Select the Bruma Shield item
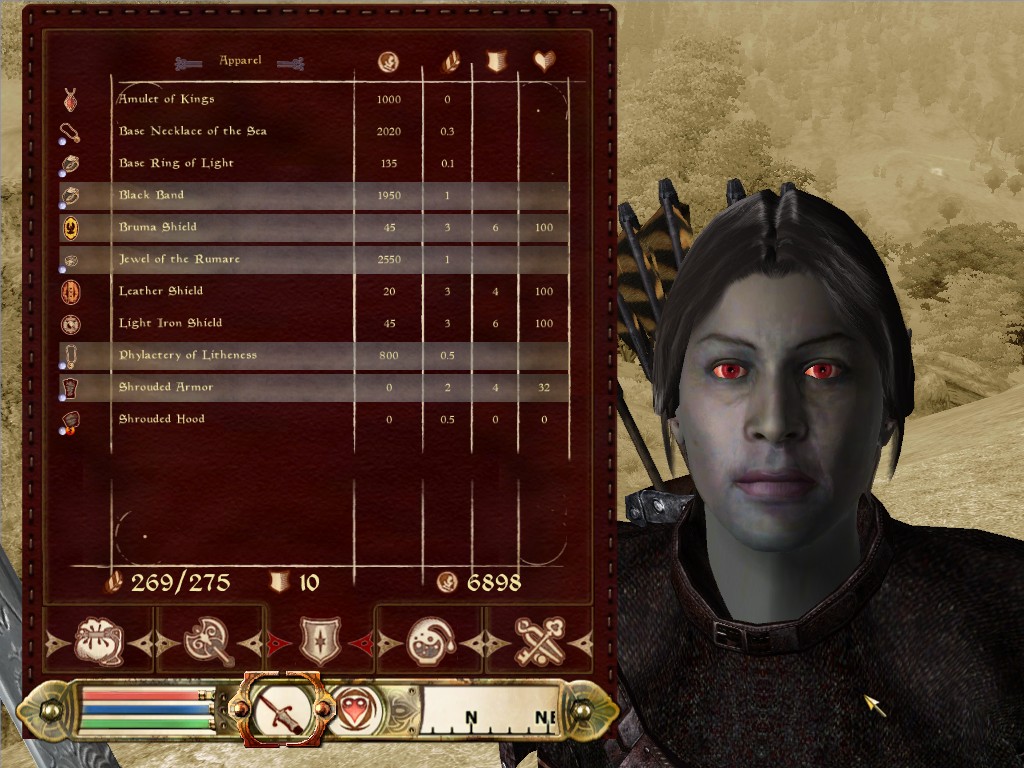Image resolution: width=1024 pixels, height=768 pixels. (x=158, y=227)
